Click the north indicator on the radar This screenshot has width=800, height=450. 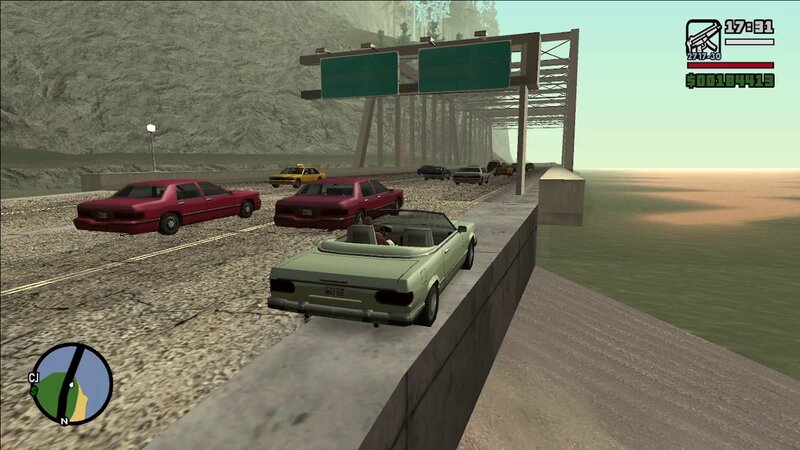[x=63, y=422]
